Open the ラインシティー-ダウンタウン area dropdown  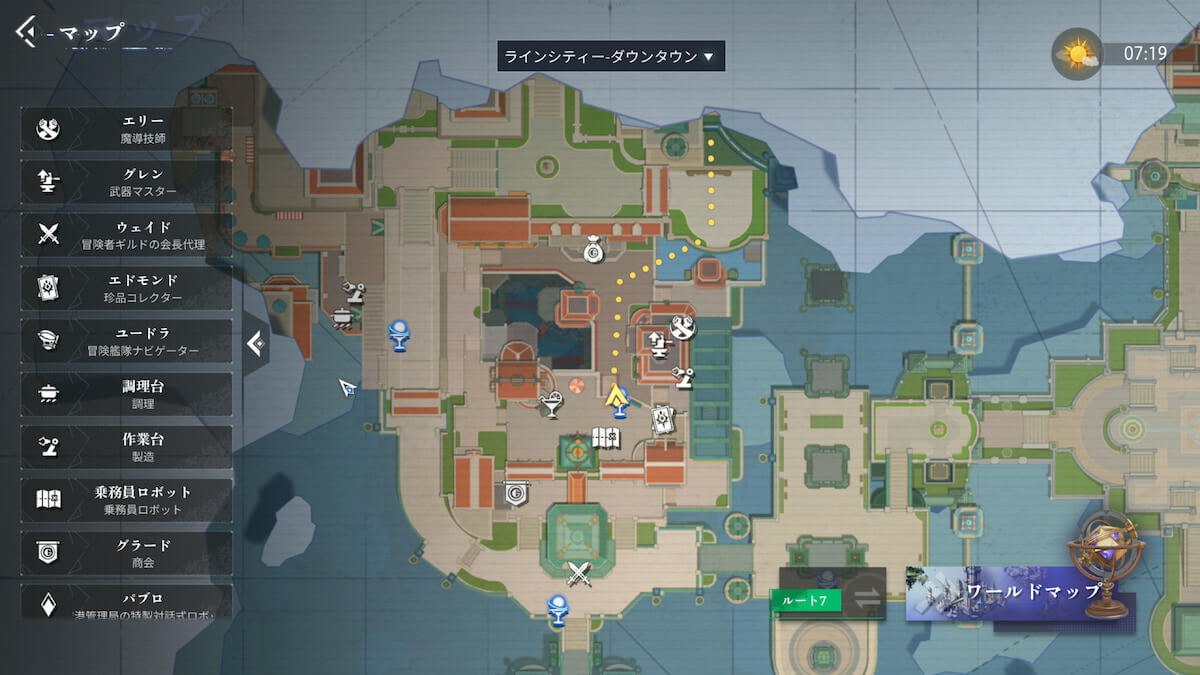611,56
